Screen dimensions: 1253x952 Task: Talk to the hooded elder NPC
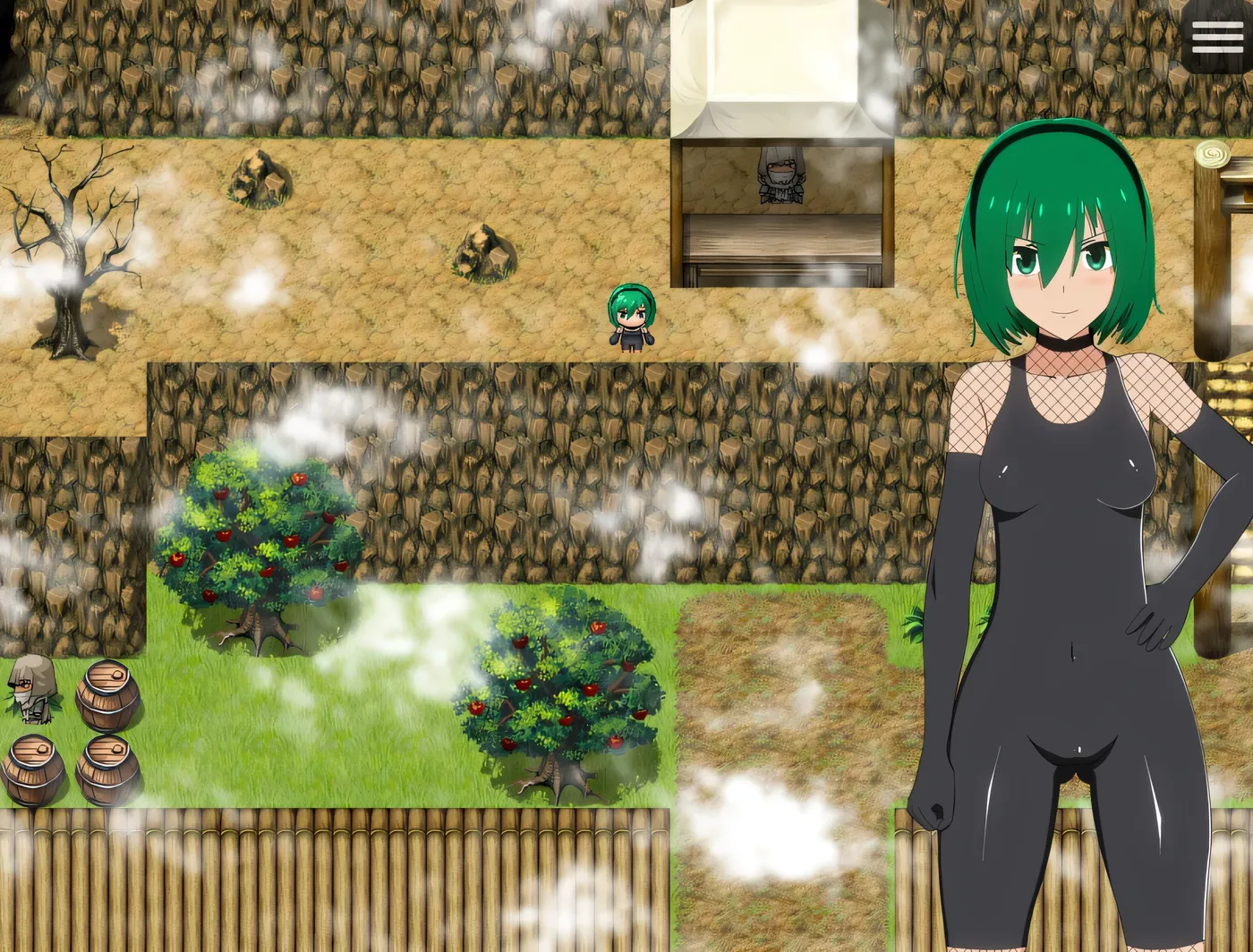[x=31, y=689]
